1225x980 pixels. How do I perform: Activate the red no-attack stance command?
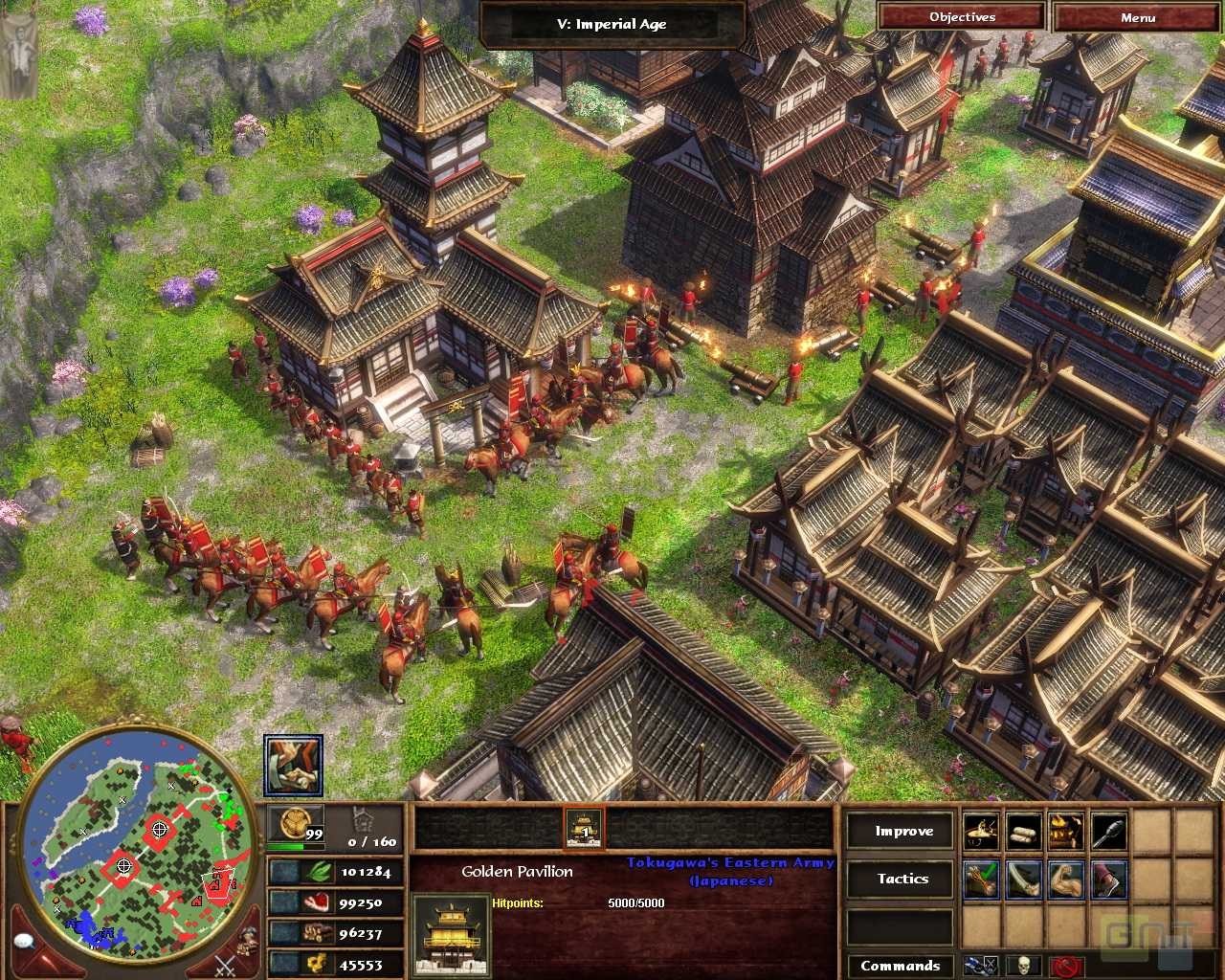pyautogui.click(x=1066, y=966)
